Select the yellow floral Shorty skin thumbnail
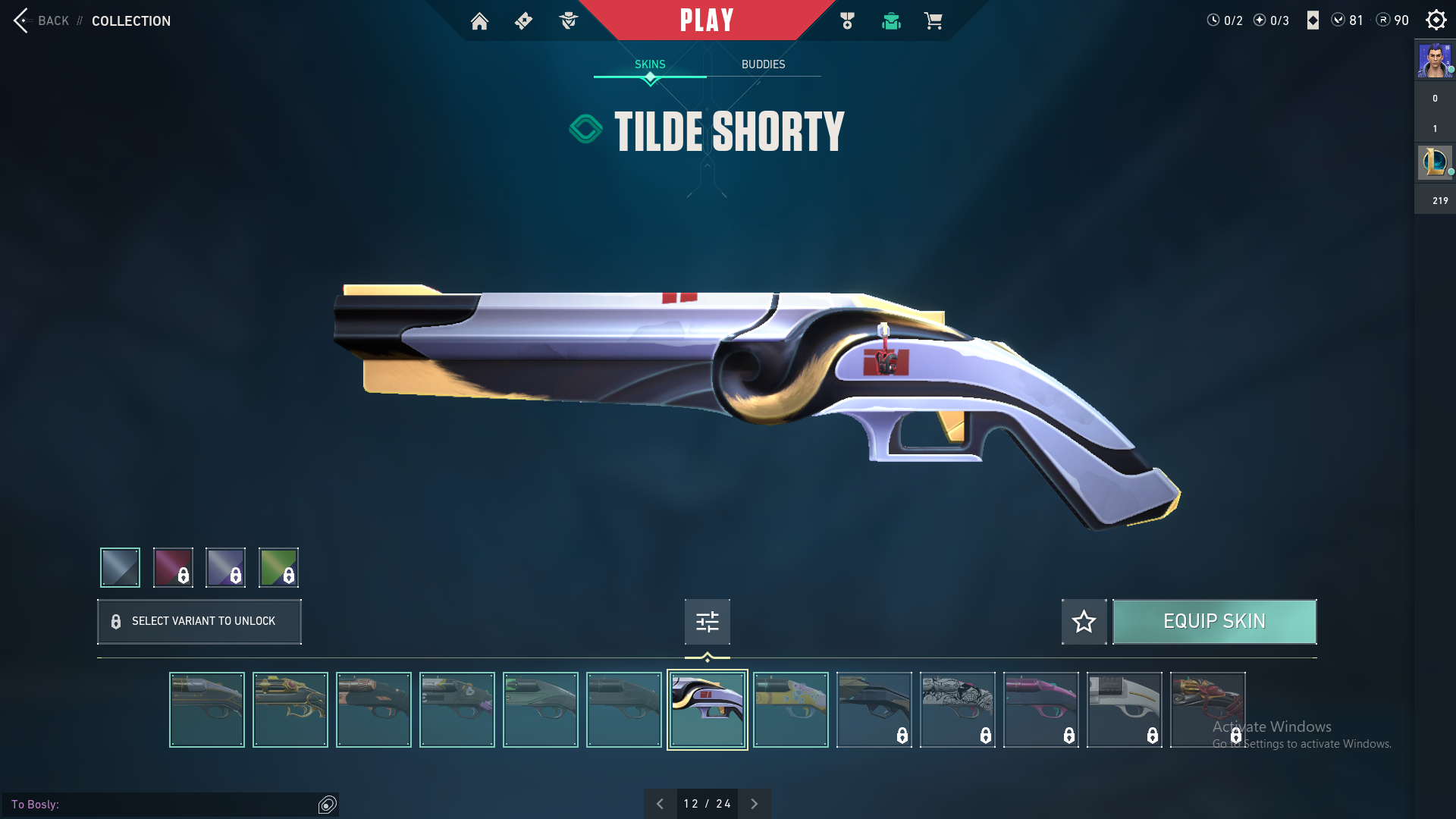Viewport: 1456px width, 819px height. pos(790,710)
